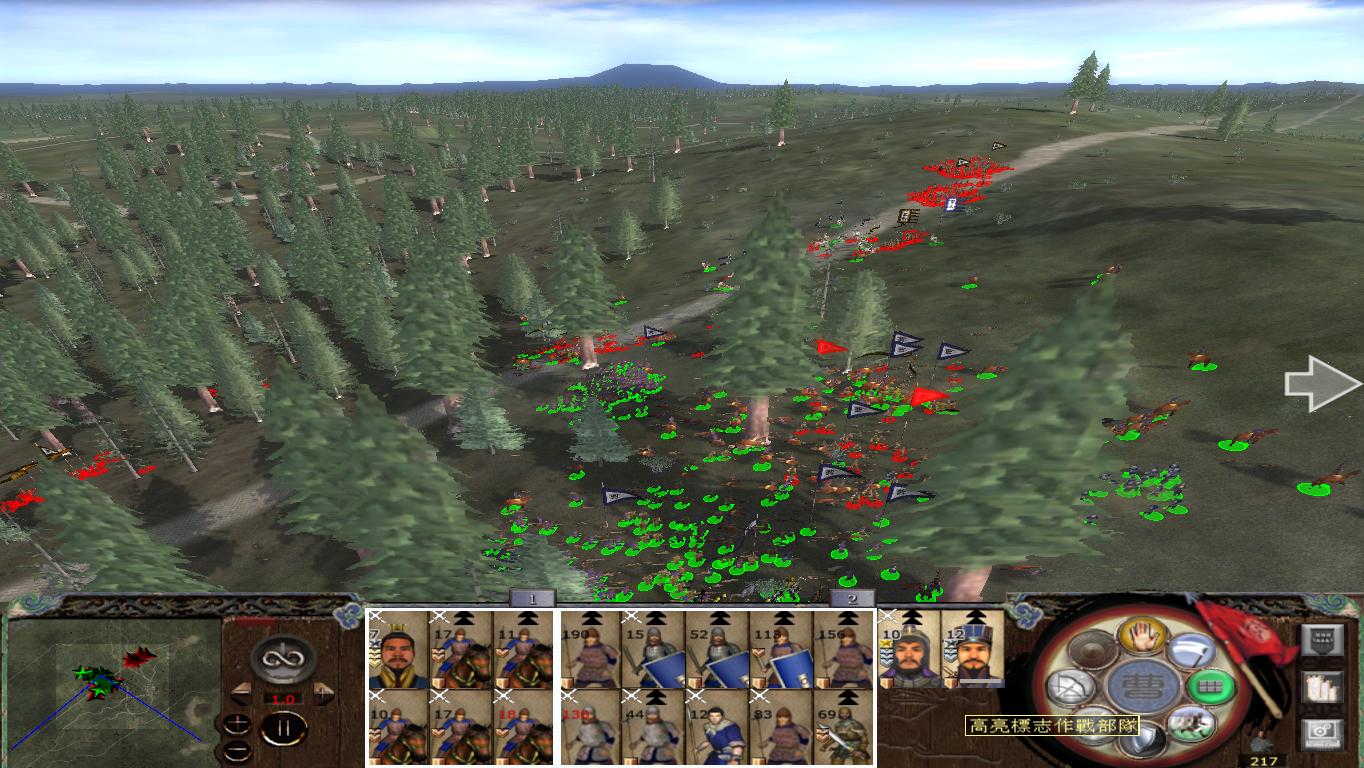This screenshot has height=768, width=1364.
Task: Halt all units with the hand icon
Action: pyautogui.click(x=1141, y=636)
